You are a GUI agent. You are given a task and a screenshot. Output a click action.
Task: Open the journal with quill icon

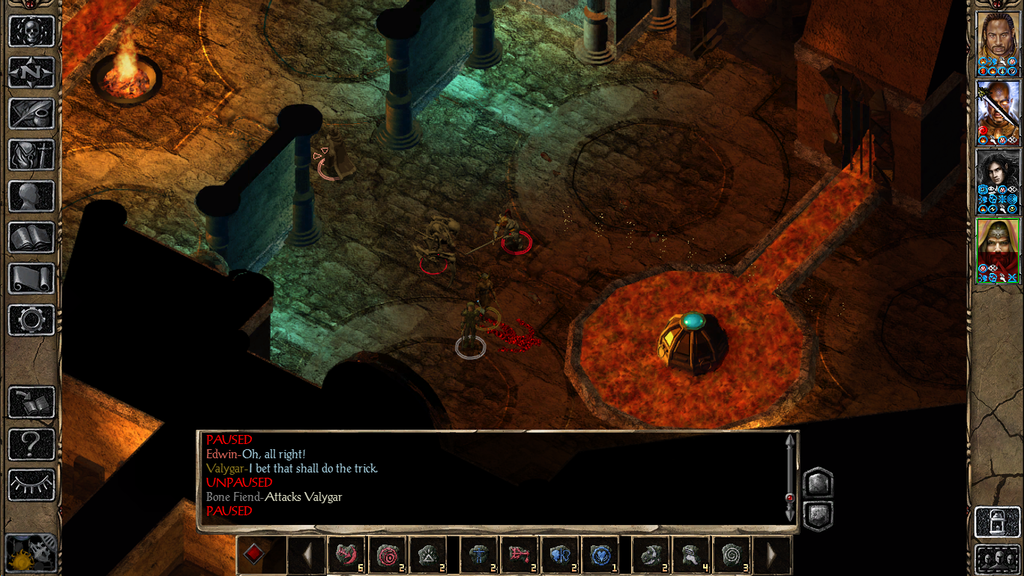coord(31,113)
